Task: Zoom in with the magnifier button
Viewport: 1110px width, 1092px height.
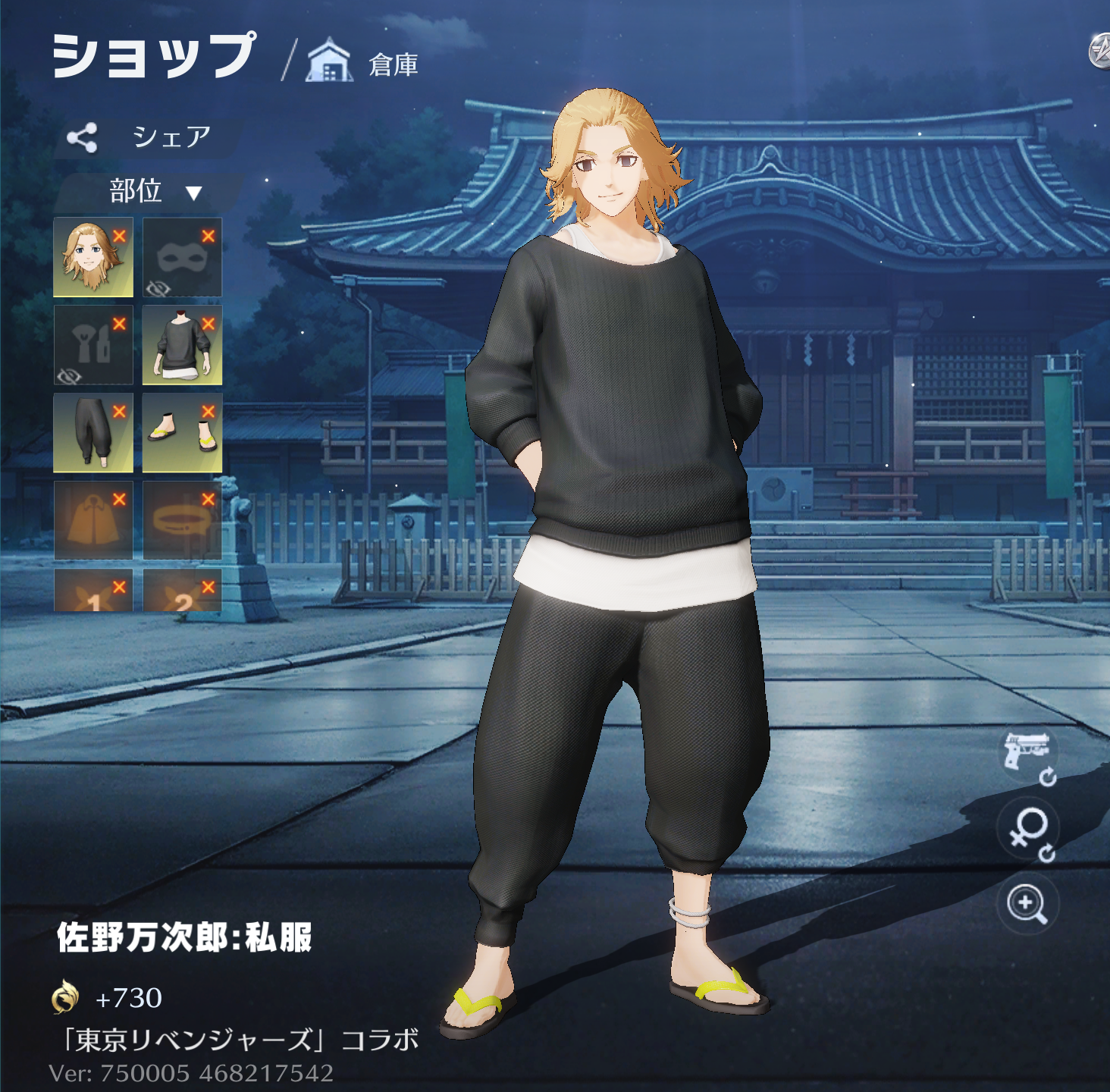Action: 1027,904
